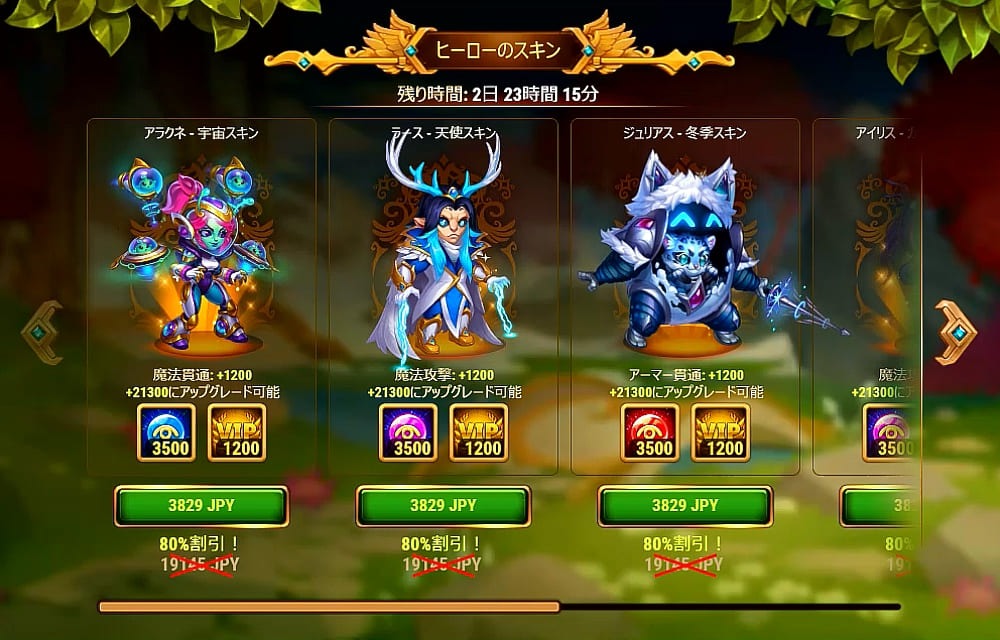Inspect the purple 3500 skin stone icon
1000x640 pixels.
click(x=407, y=433)
